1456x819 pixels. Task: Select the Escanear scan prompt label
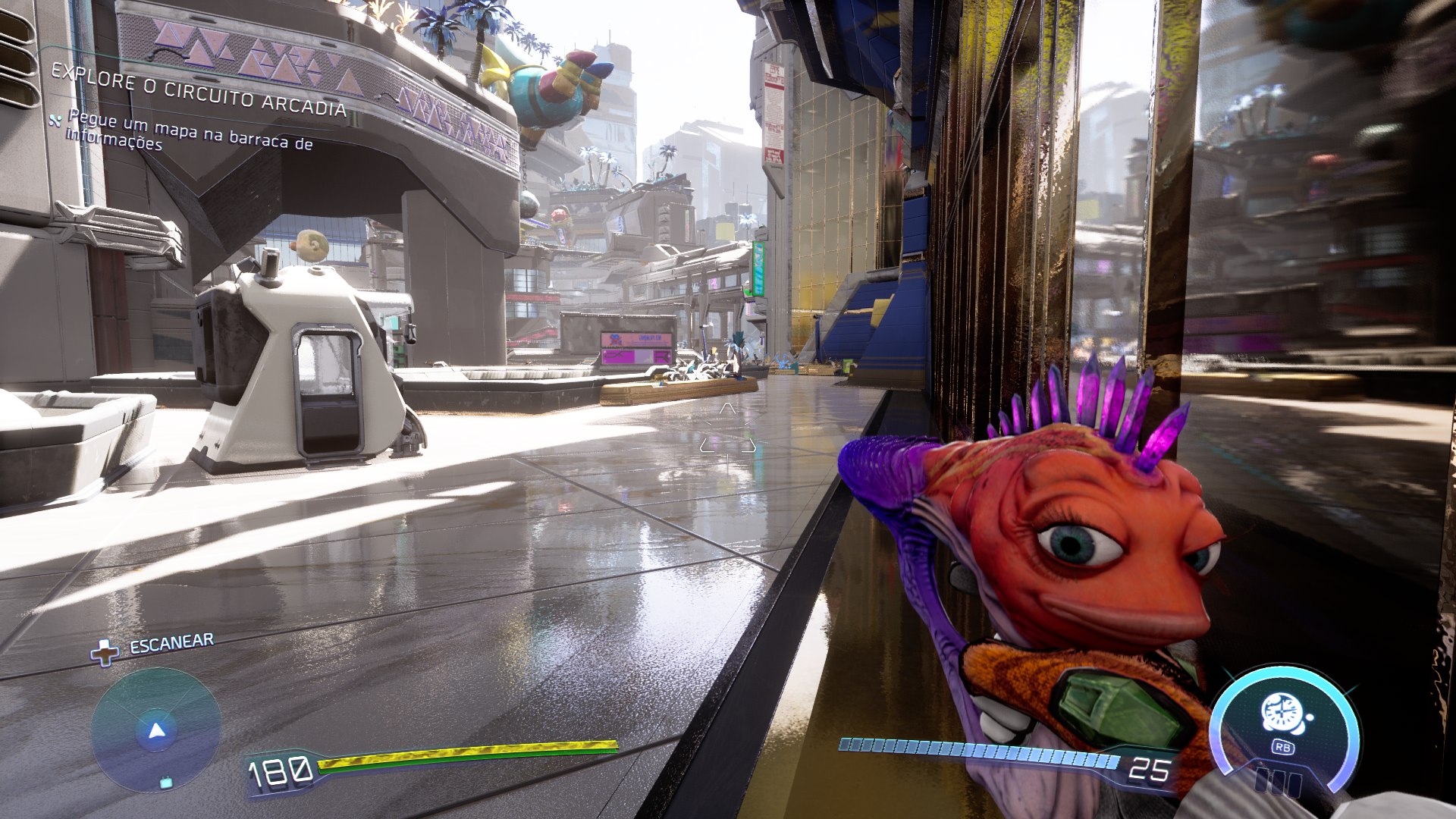pos(171,644)
